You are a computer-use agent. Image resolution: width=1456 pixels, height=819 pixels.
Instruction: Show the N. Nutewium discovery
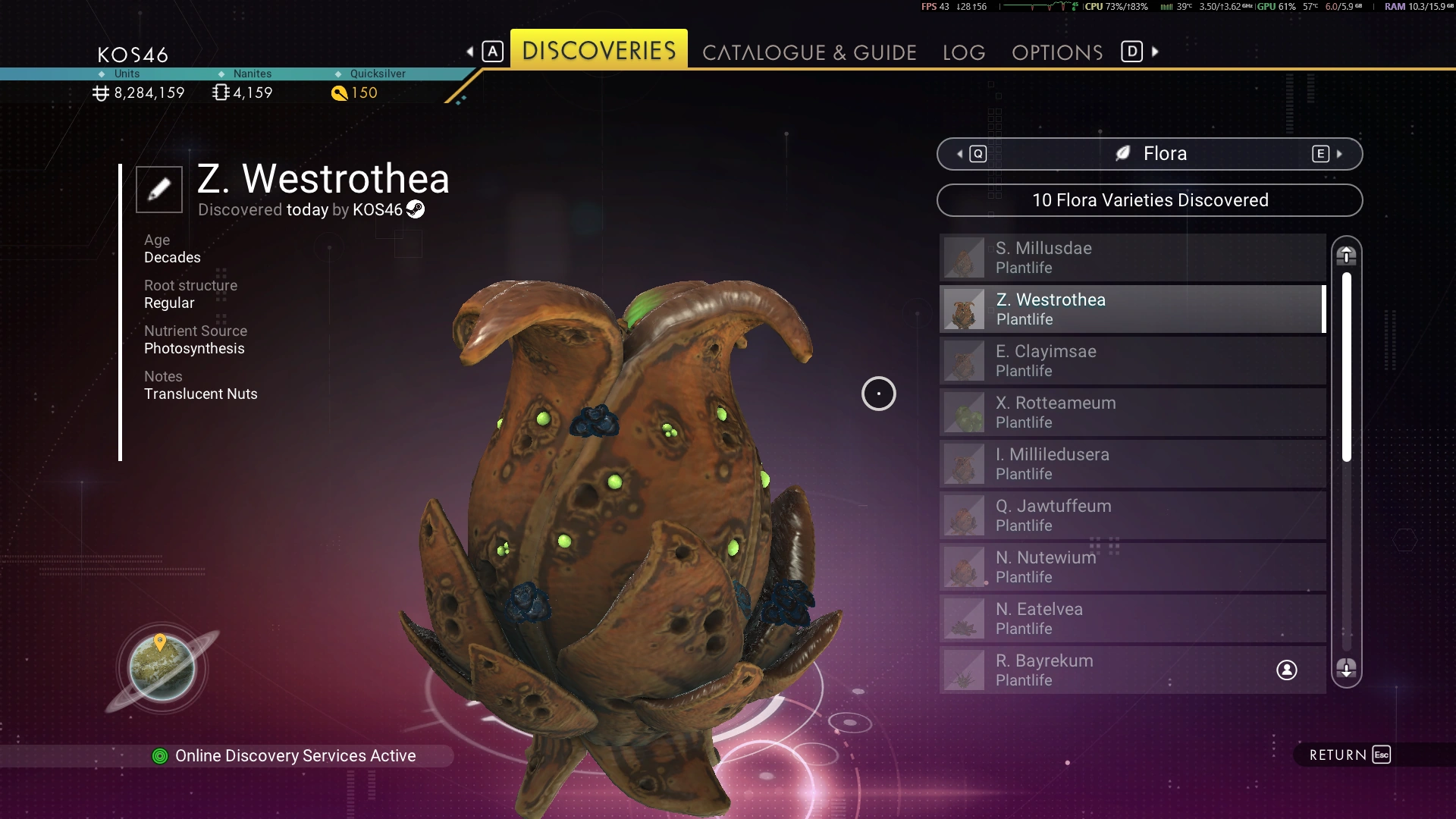[1132, 567]
